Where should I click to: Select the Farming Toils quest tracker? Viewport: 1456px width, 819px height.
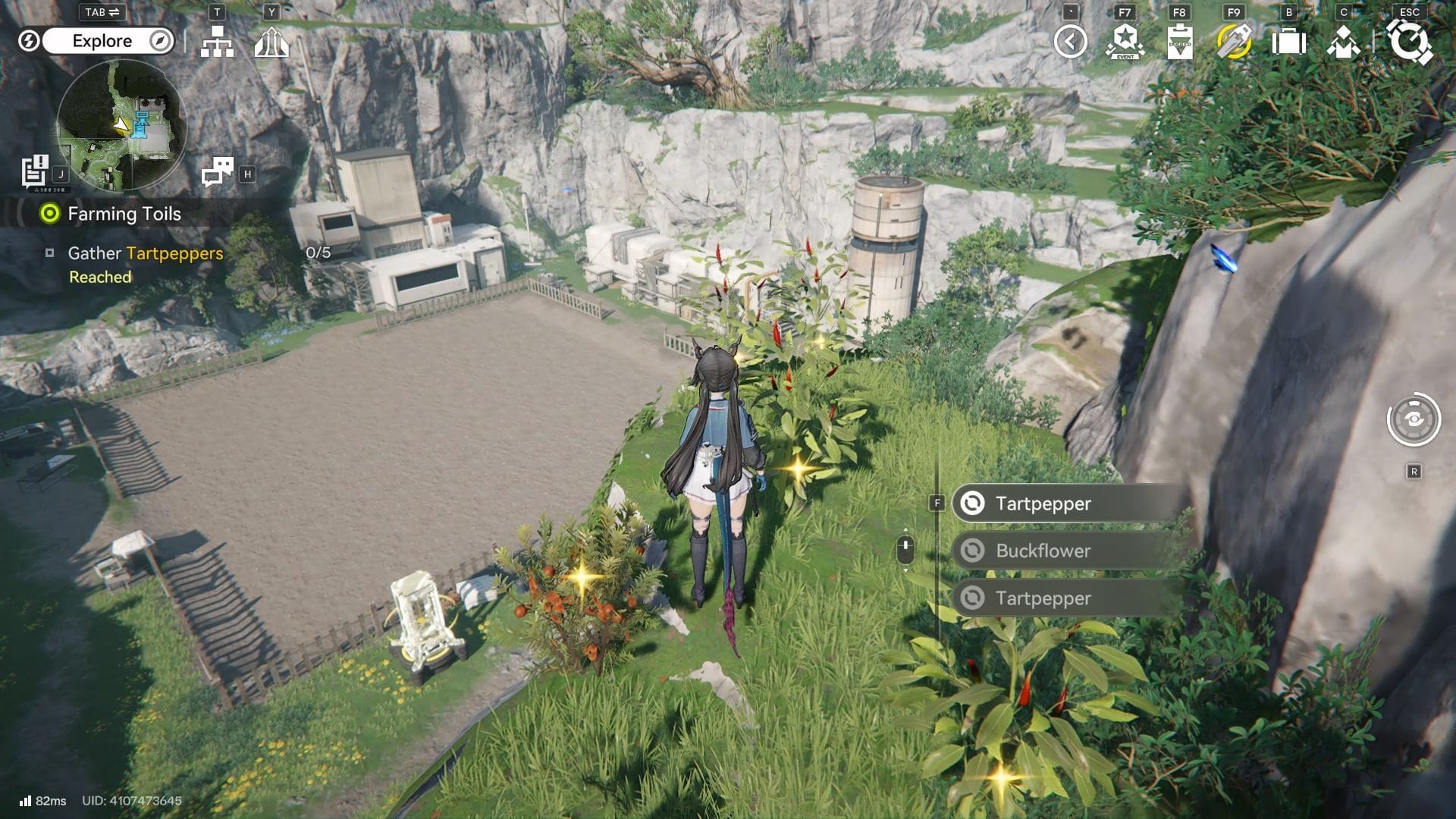pos(124,214)
